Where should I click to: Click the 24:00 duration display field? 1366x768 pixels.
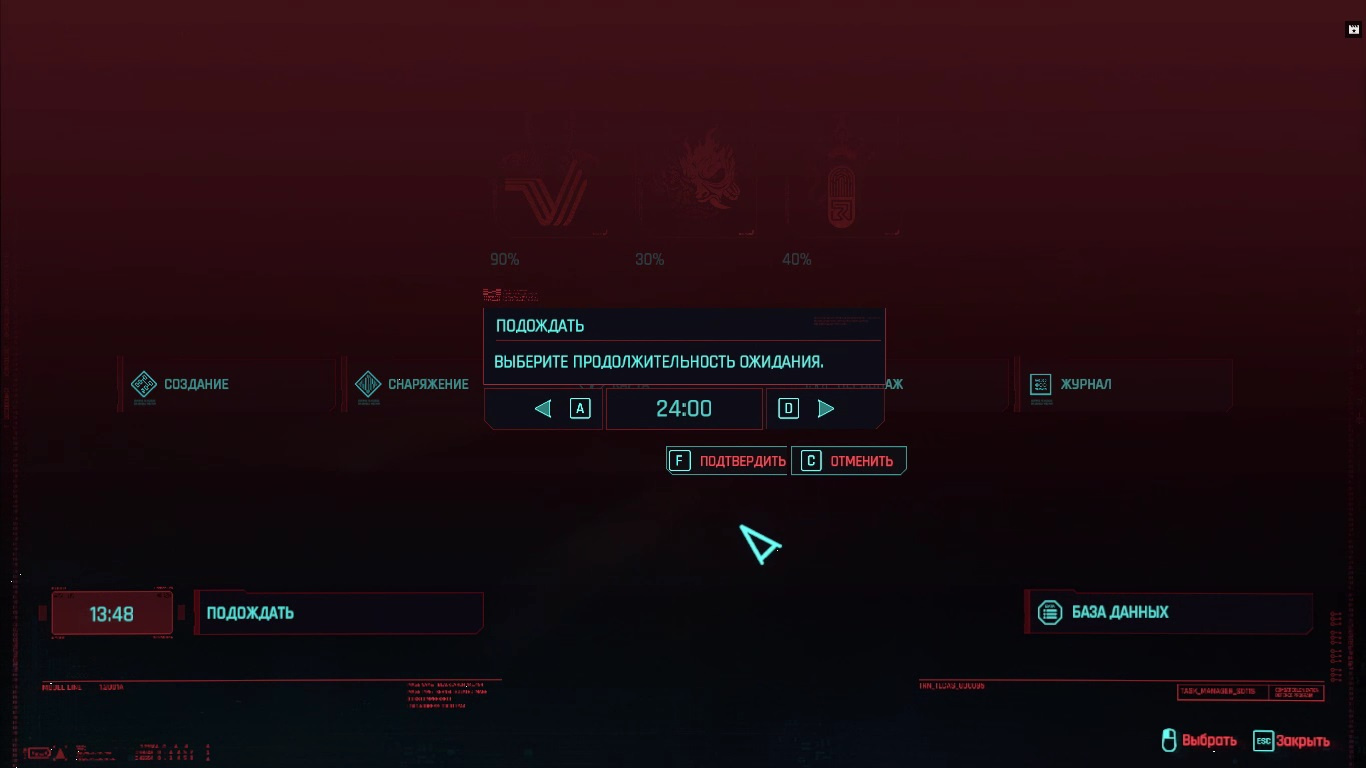684,408
